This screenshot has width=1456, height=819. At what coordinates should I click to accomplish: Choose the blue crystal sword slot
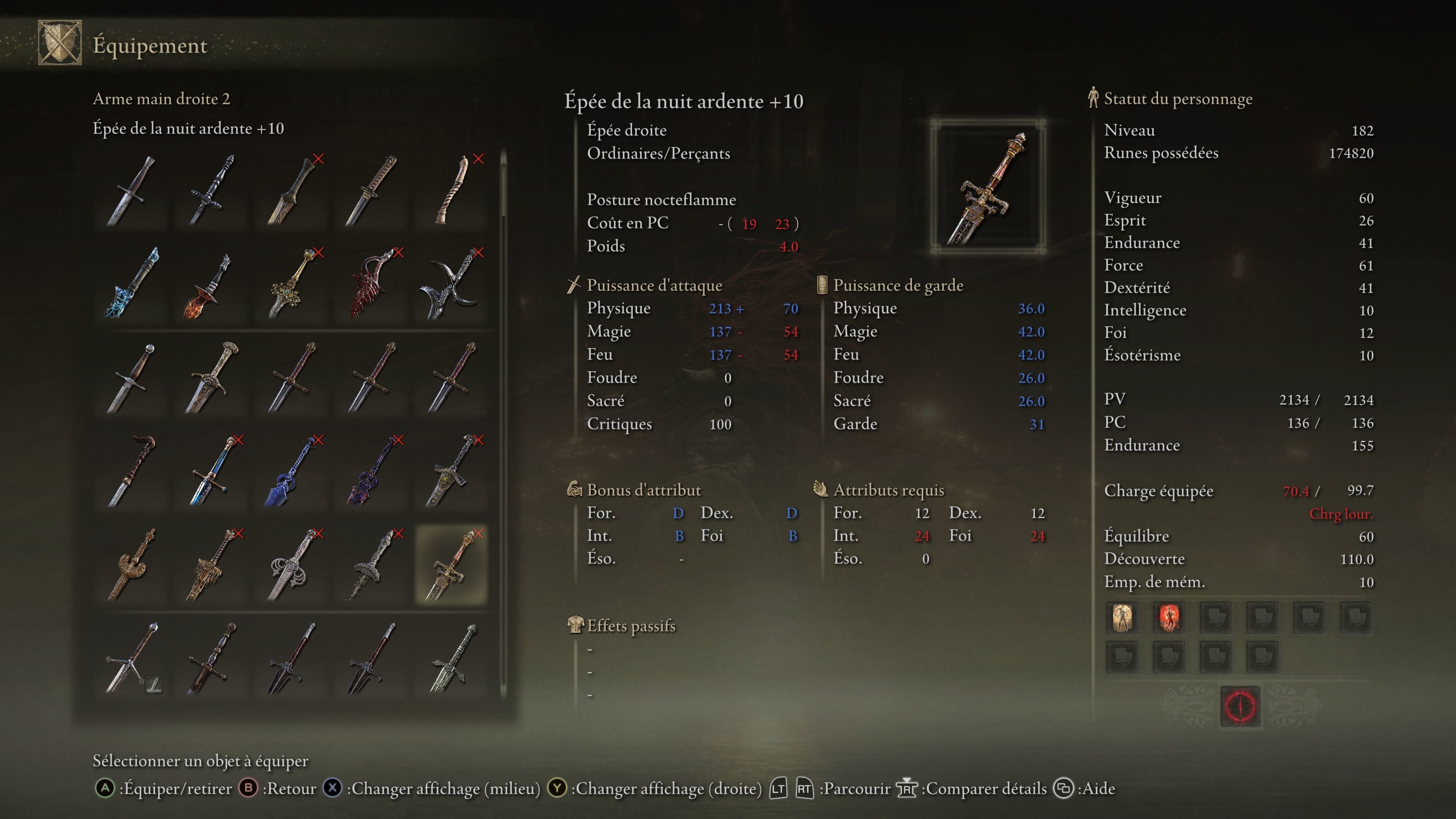click(132, 282)
